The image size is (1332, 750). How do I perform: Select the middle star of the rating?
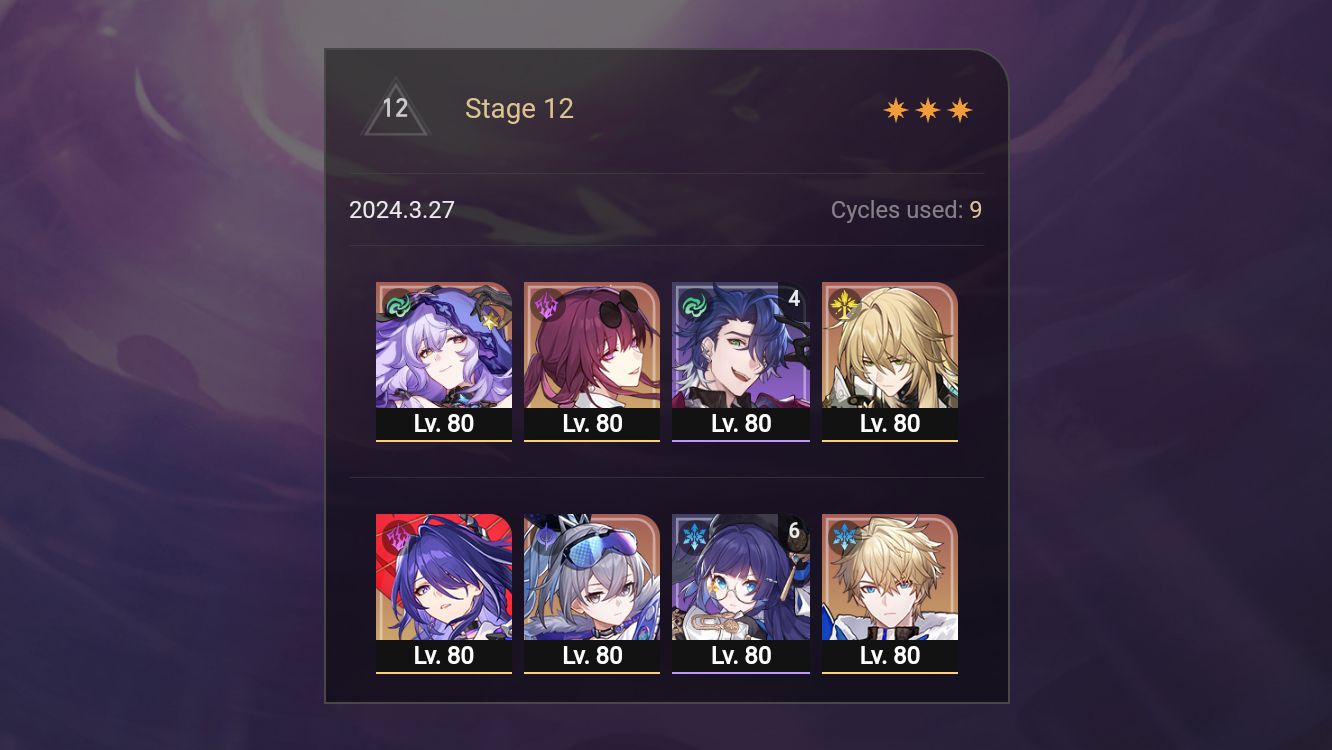click(927, 108)
